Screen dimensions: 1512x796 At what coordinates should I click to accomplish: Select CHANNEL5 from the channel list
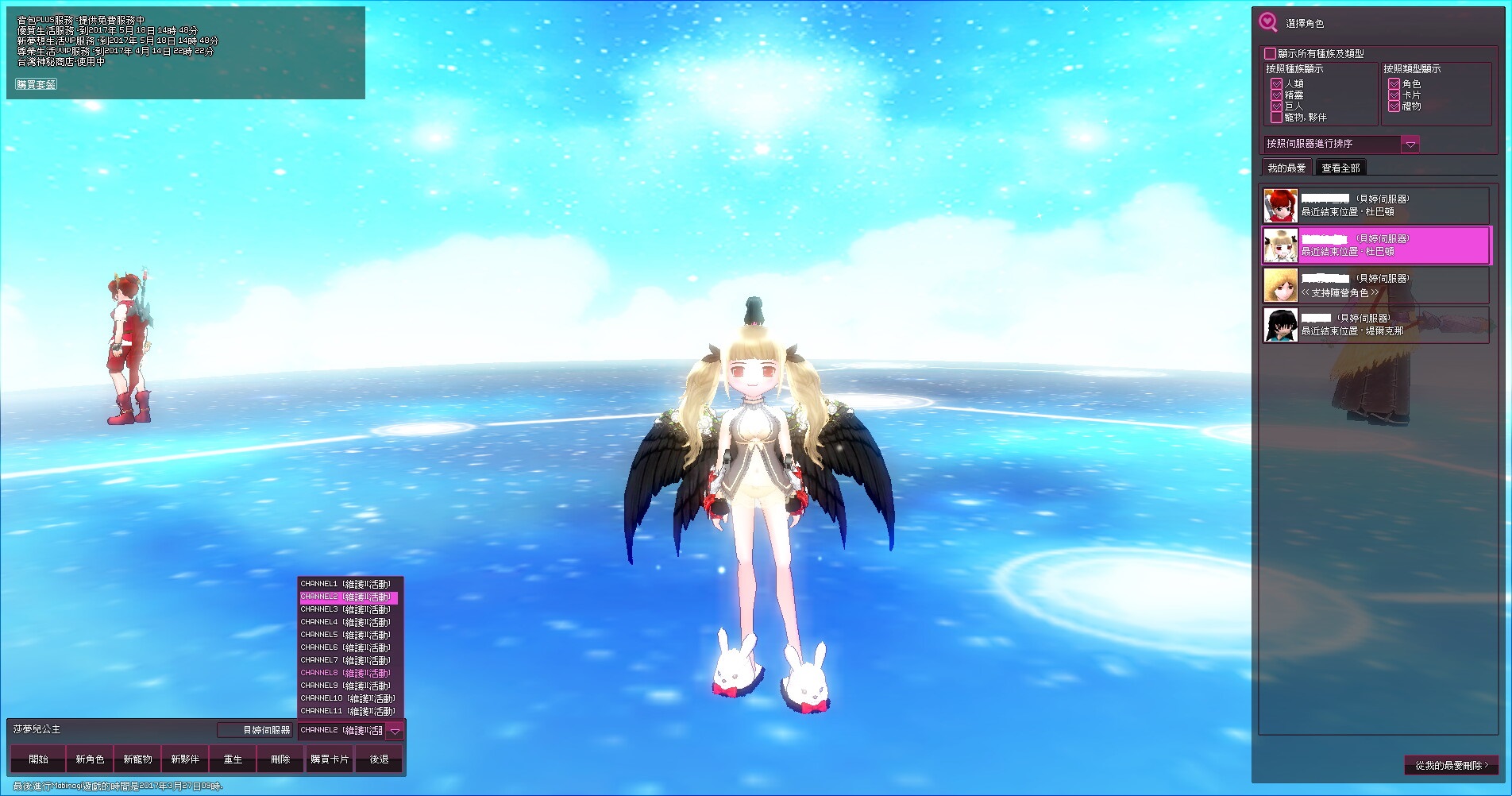pyautogui.click(x=346, y=635)
